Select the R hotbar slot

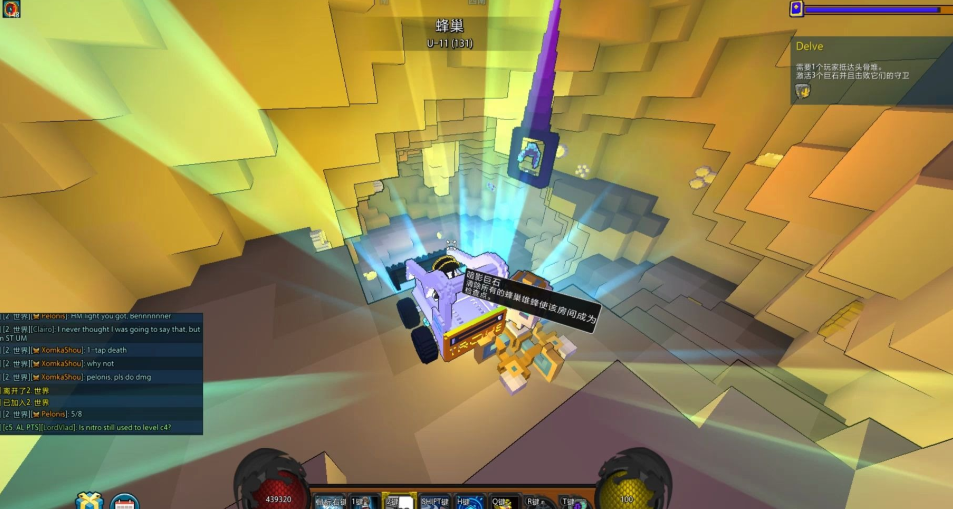[535, 502]
